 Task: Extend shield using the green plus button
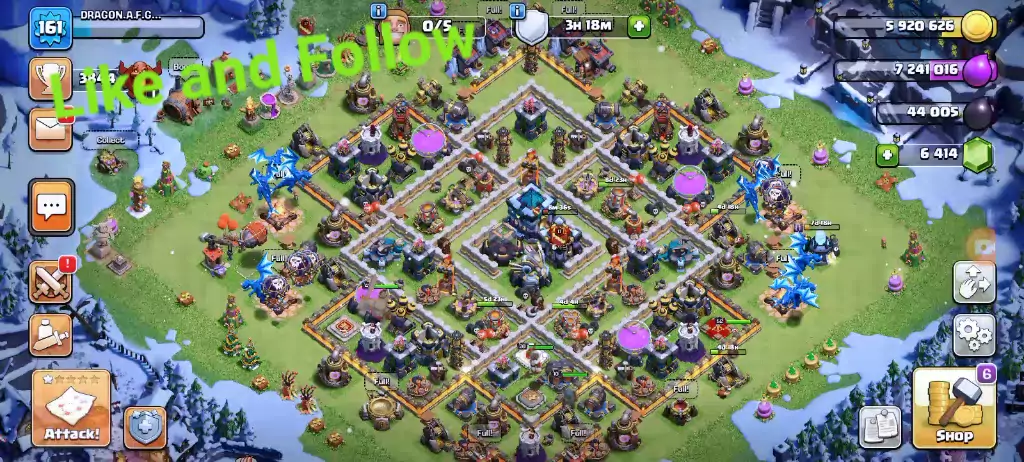(639, 26)
